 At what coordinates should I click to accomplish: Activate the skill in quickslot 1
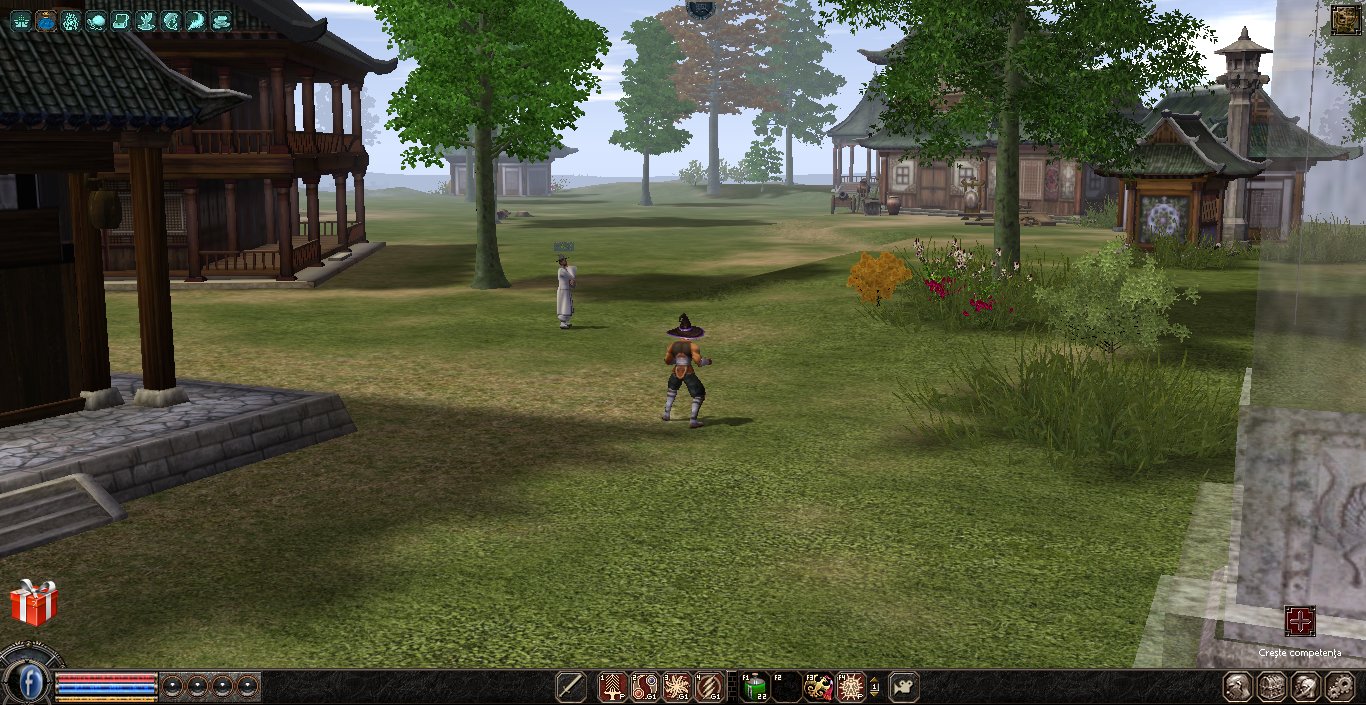pos(612,687)
